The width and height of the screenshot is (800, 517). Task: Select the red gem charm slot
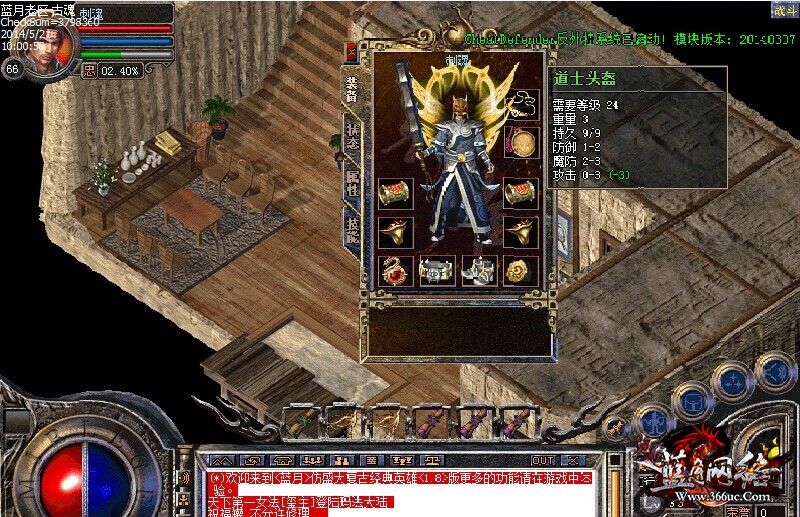394,269
